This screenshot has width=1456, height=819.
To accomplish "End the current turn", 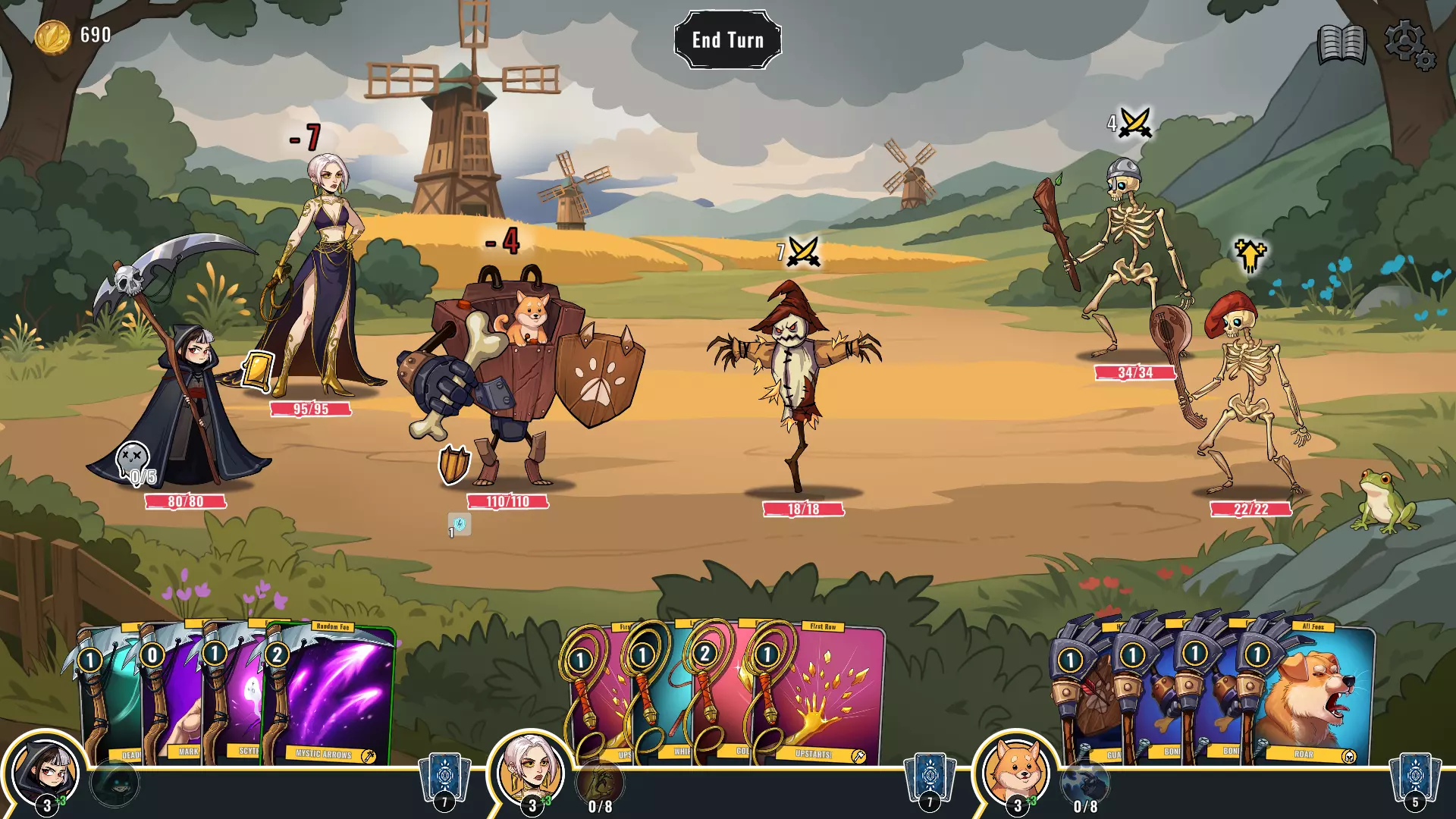I will (x=727, y=40).
